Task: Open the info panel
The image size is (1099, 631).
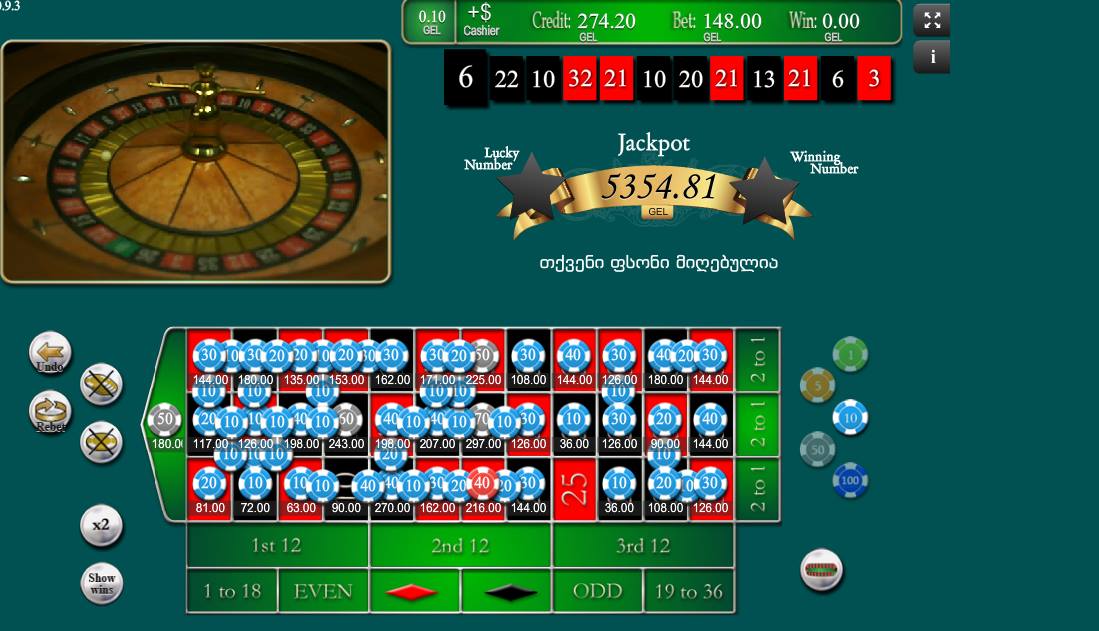Action: [x=932, y=57]
